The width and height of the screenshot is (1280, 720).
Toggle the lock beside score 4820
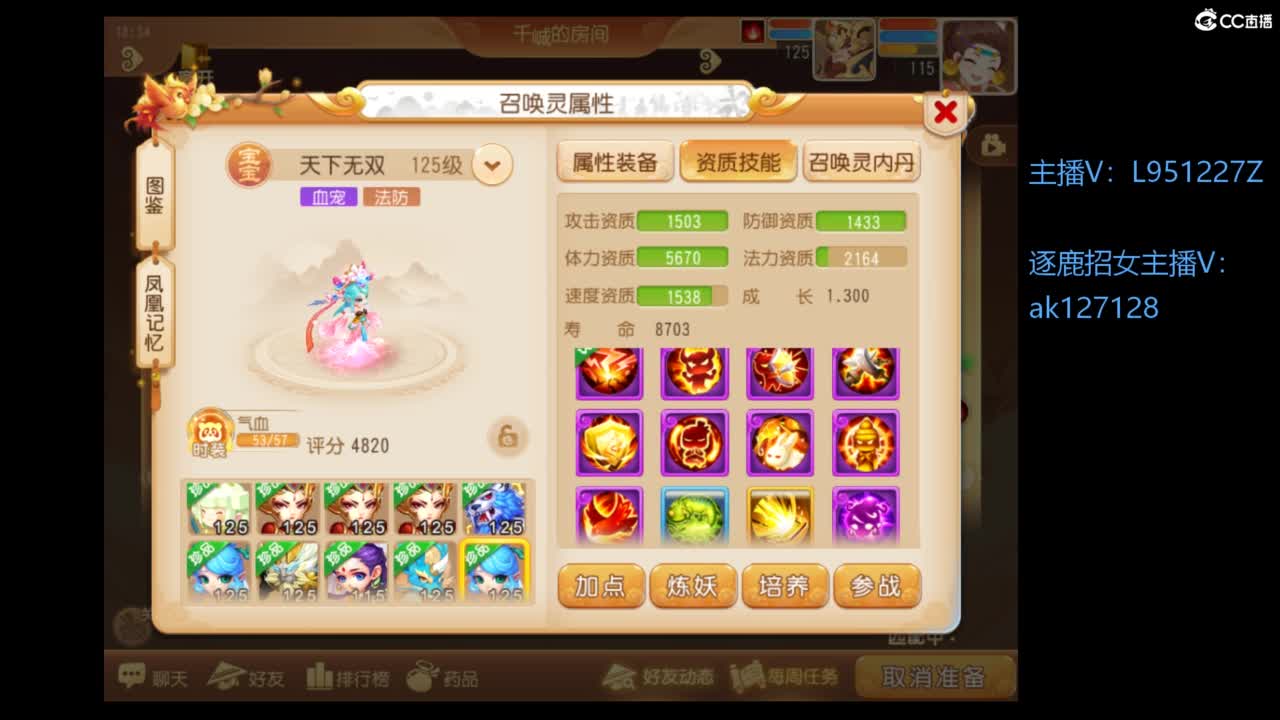(507, 436)
